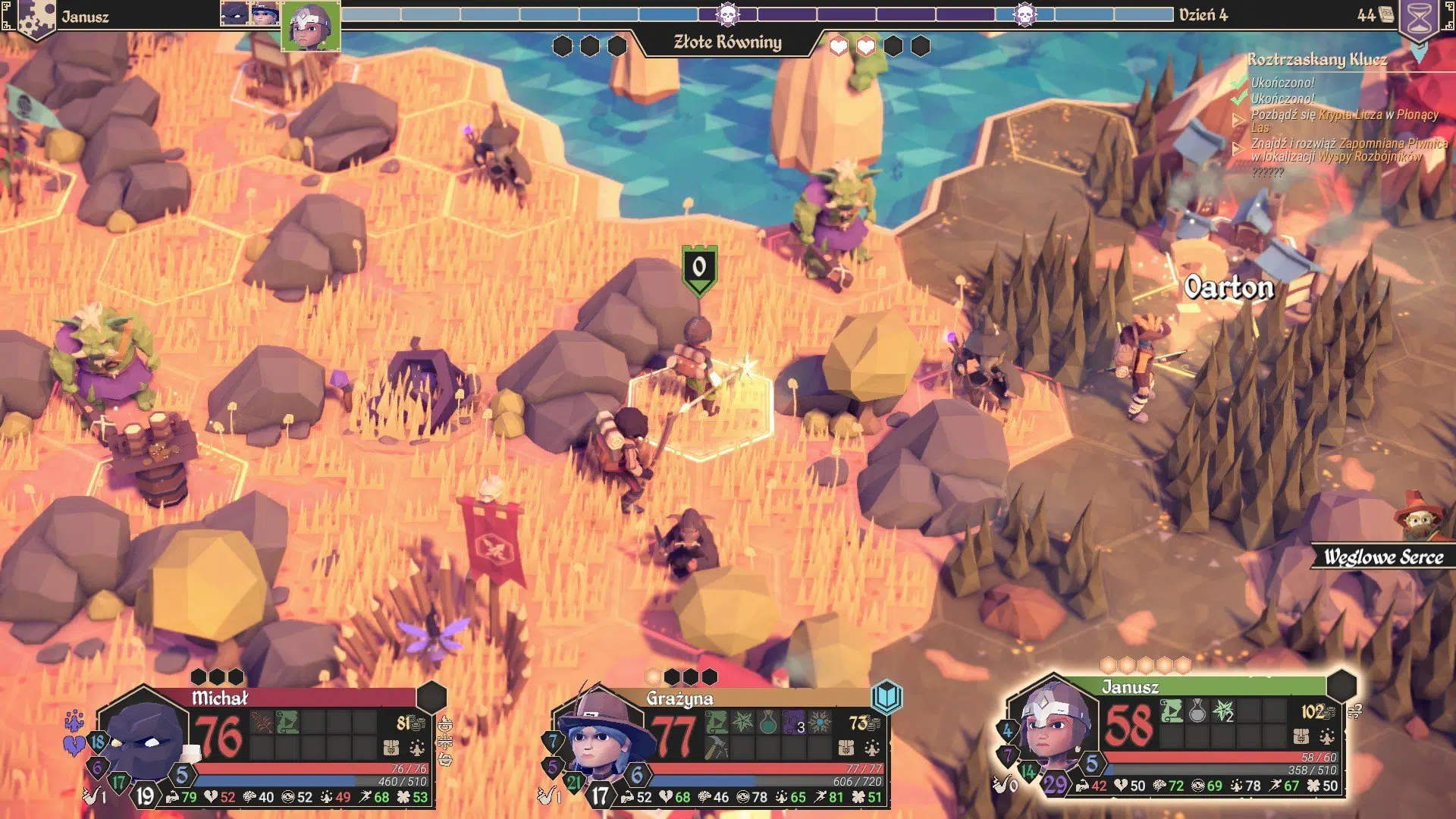1456x819 pixels.
Task: Click the green zero movement marker
Action: click(x=698, y=268)
